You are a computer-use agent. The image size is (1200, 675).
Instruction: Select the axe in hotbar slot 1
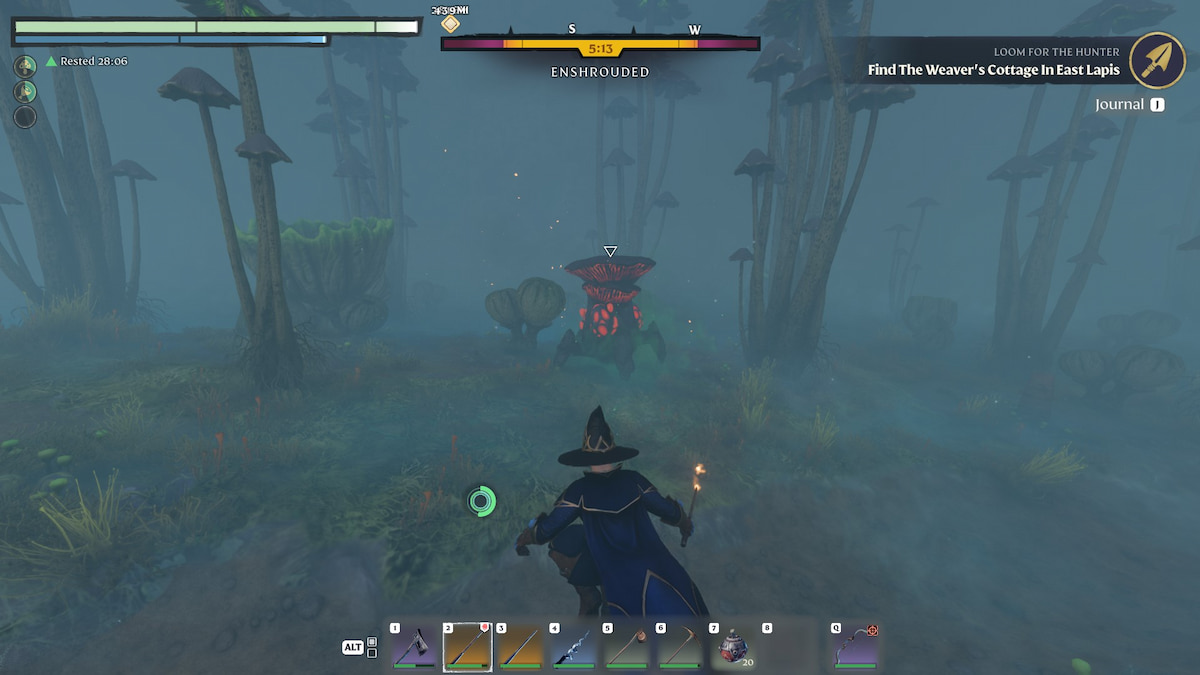(412, 647)
